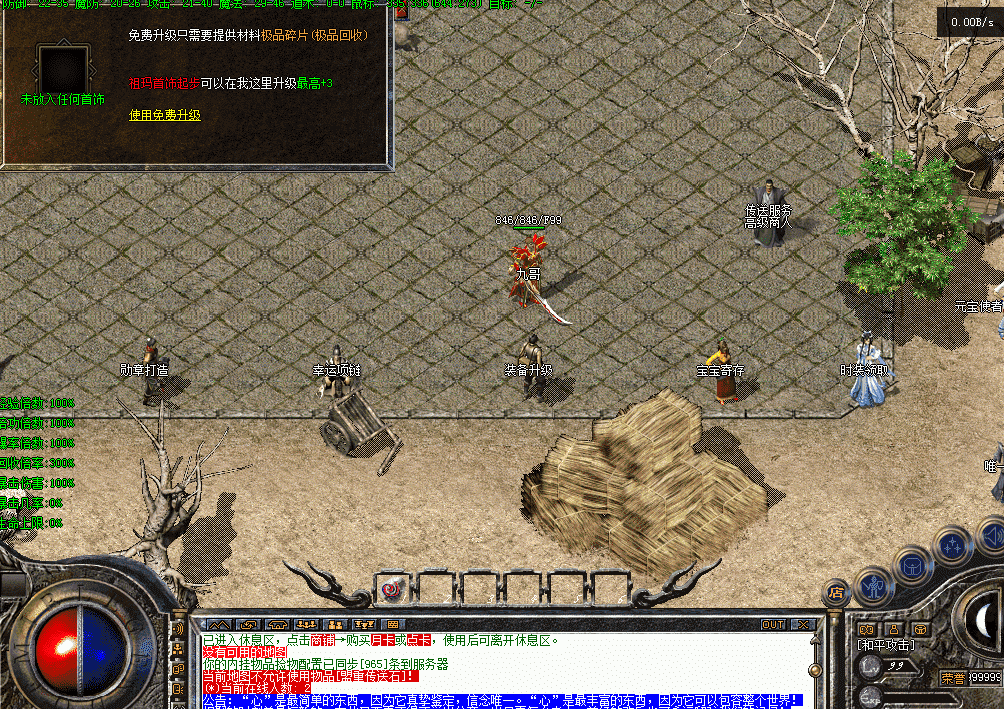Select the empty jewelry slot in upgrade dialog

63,71
